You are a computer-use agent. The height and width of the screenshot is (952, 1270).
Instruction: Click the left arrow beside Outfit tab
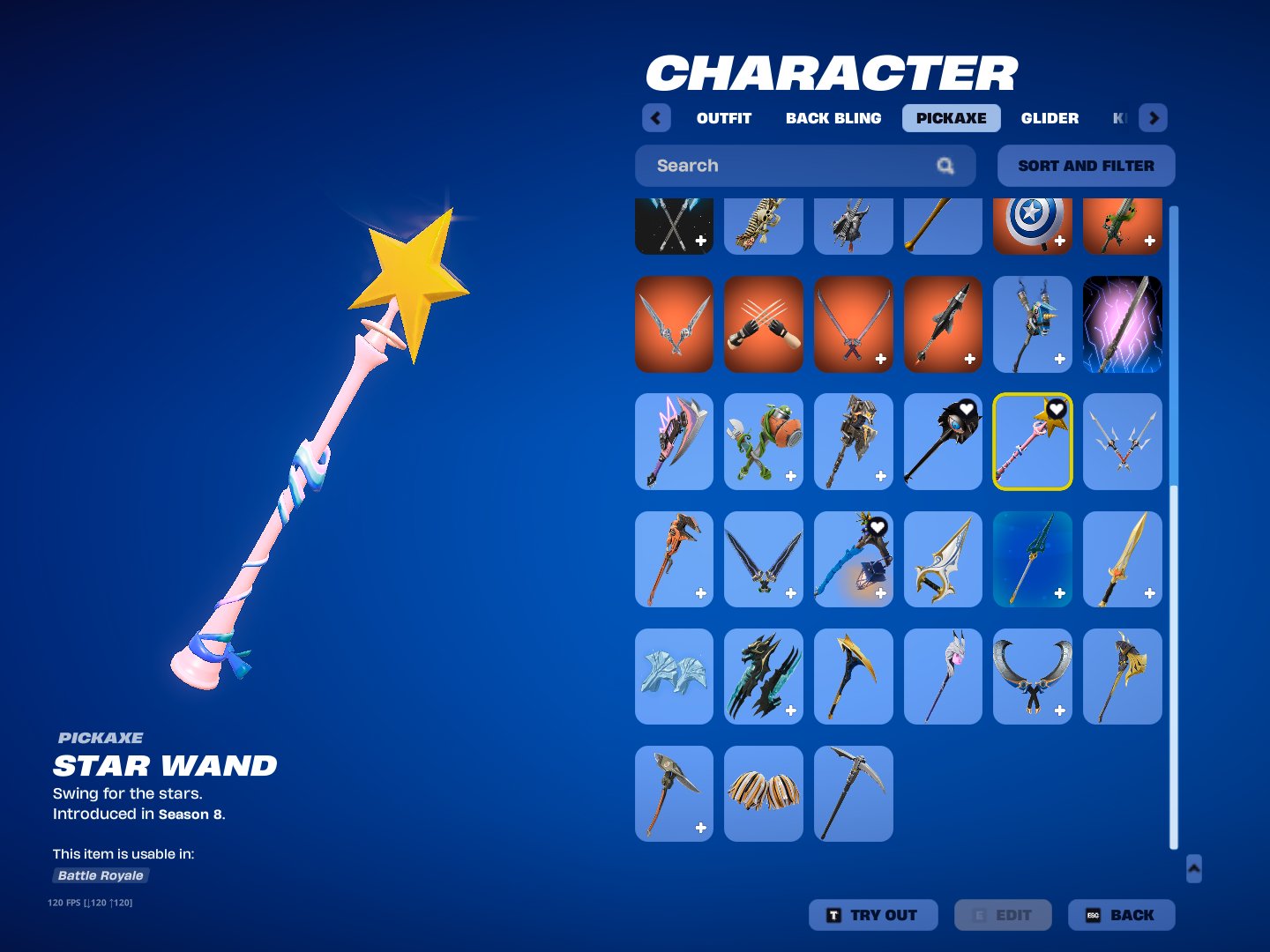pos(656,117)
